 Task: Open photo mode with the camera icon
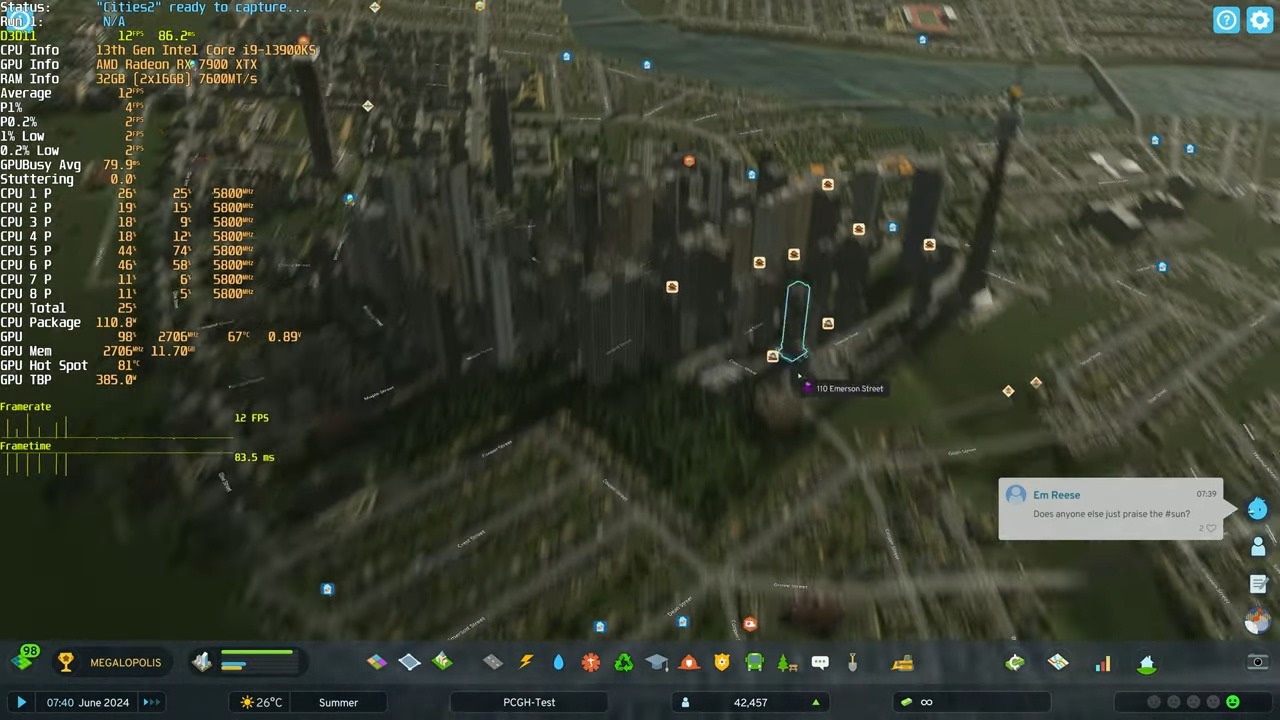point(1258,662)
